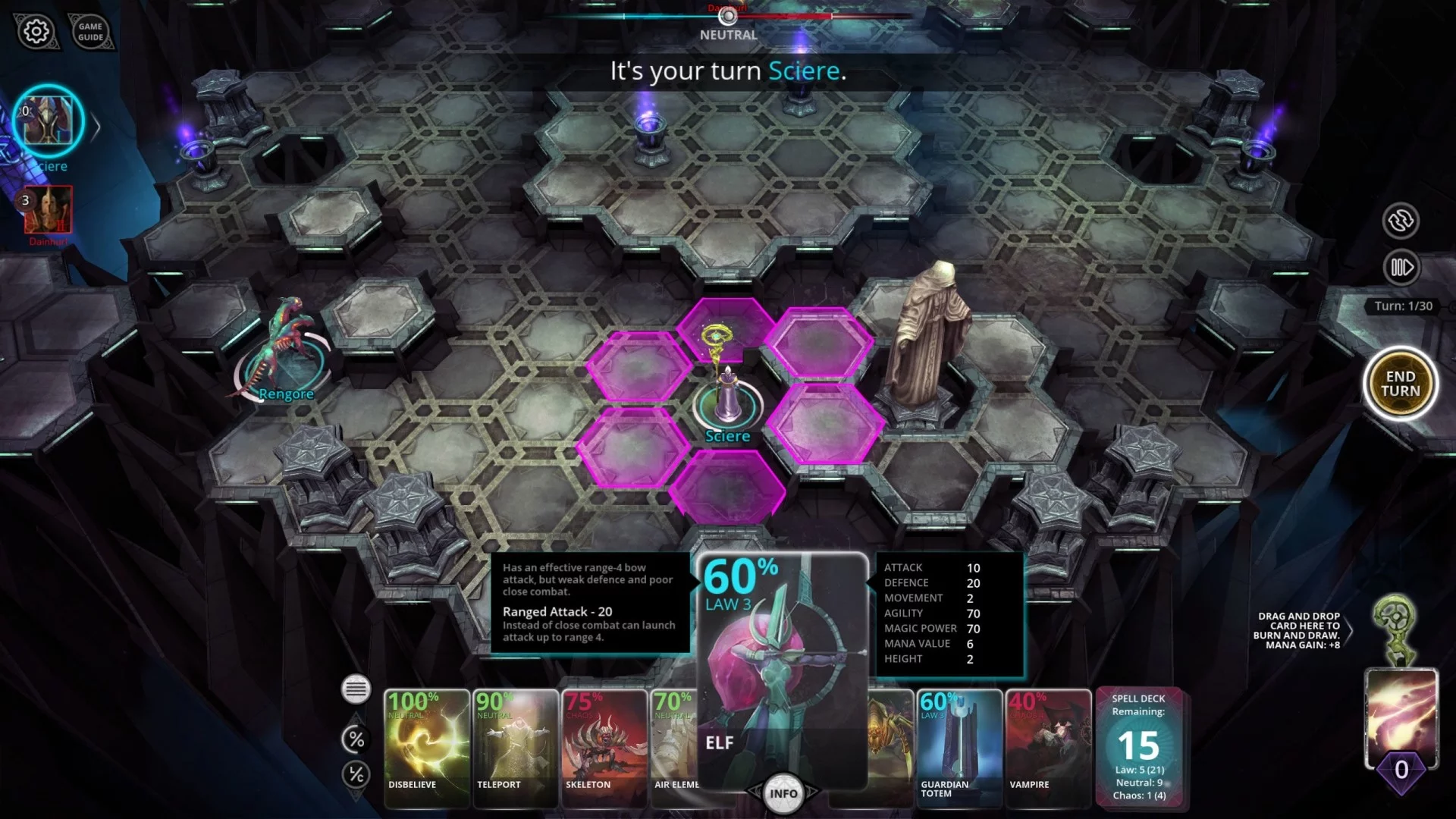End the current turn
The width and height of the screenshot is (1456, 819).
point(1400,384)
